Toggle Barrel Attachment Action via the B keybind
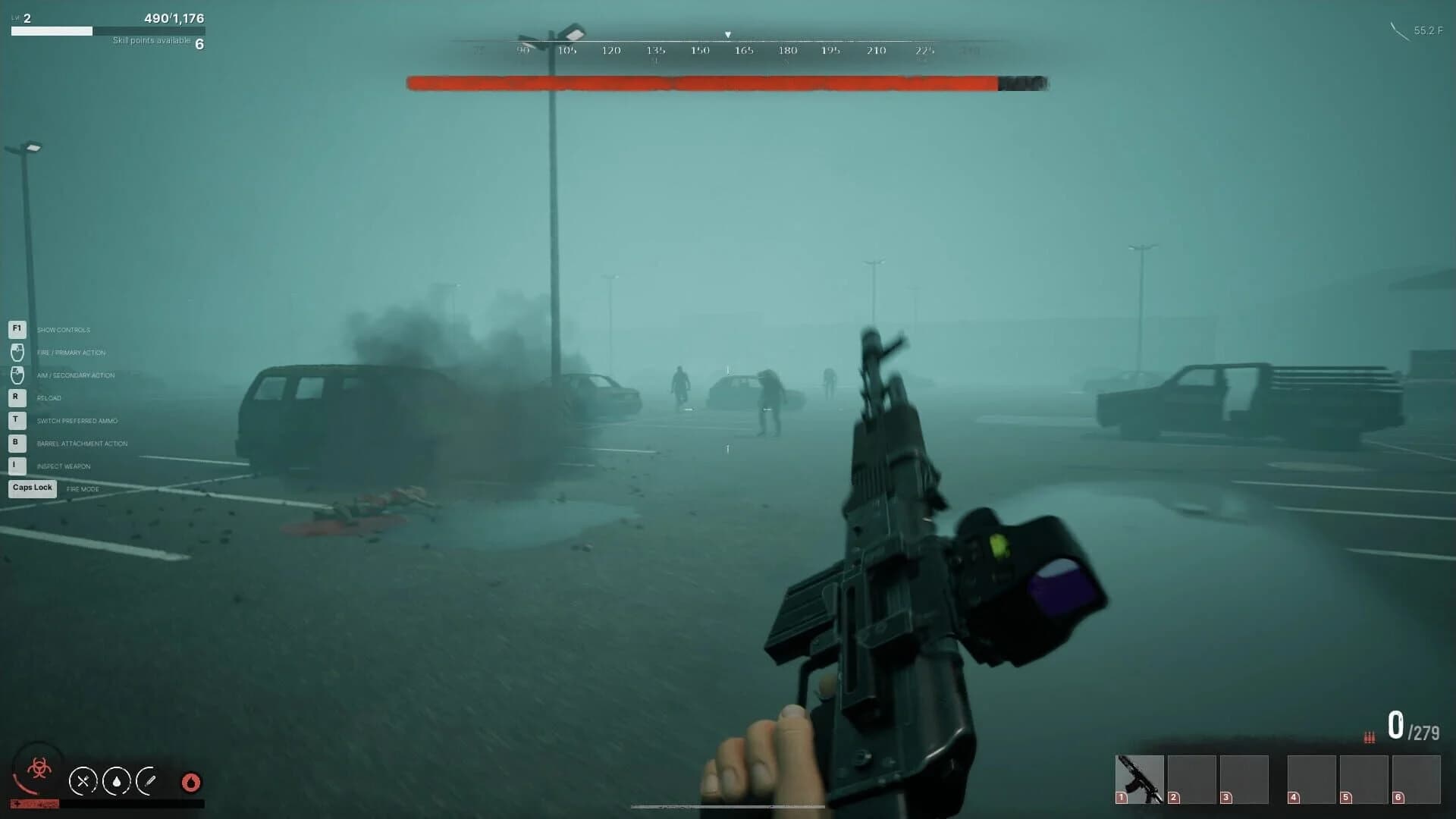This screenshot has height=819, width=1456. (x=16, y=443)
